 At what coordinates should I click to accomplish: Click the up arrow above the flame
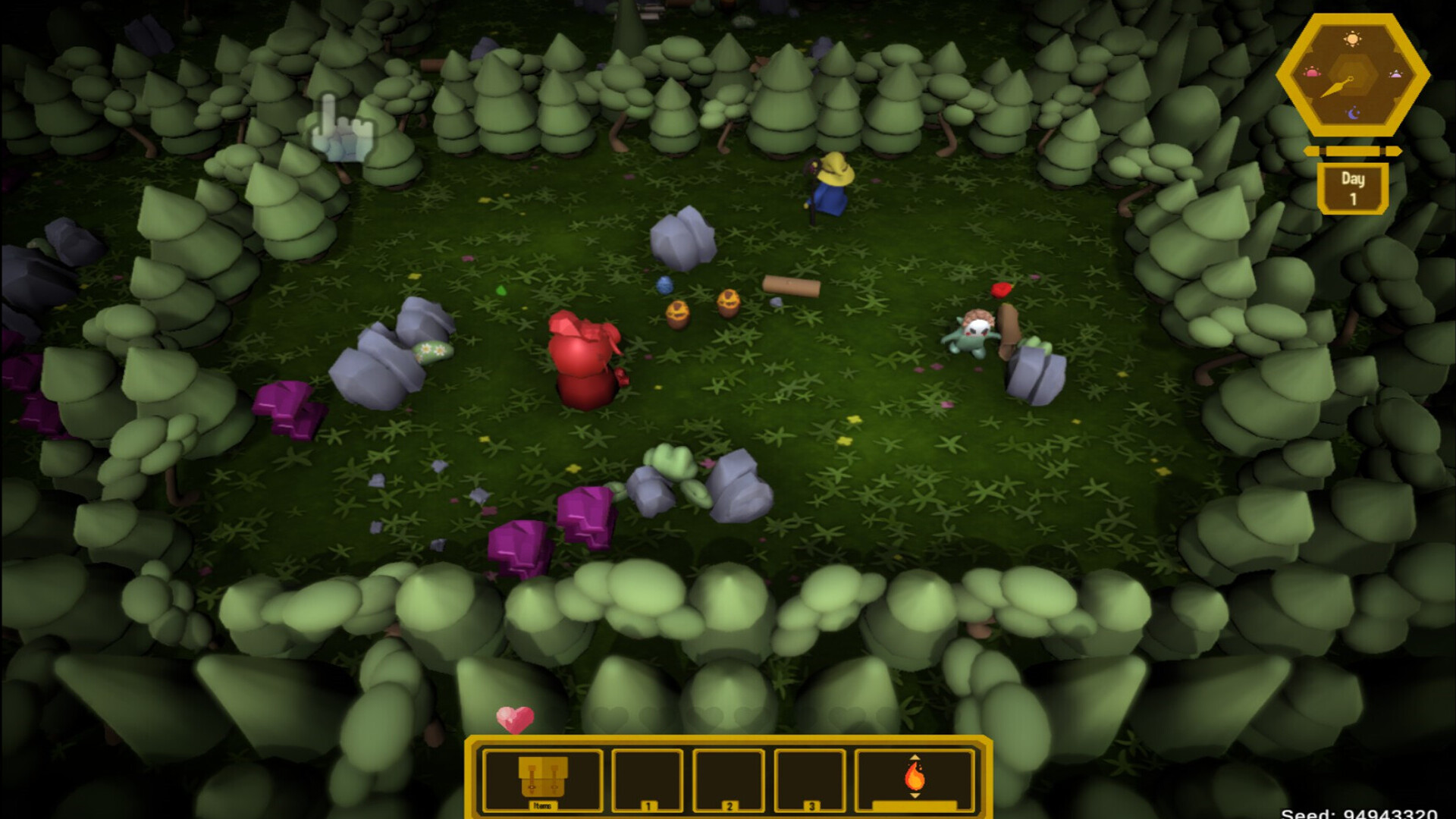[915, 756]
